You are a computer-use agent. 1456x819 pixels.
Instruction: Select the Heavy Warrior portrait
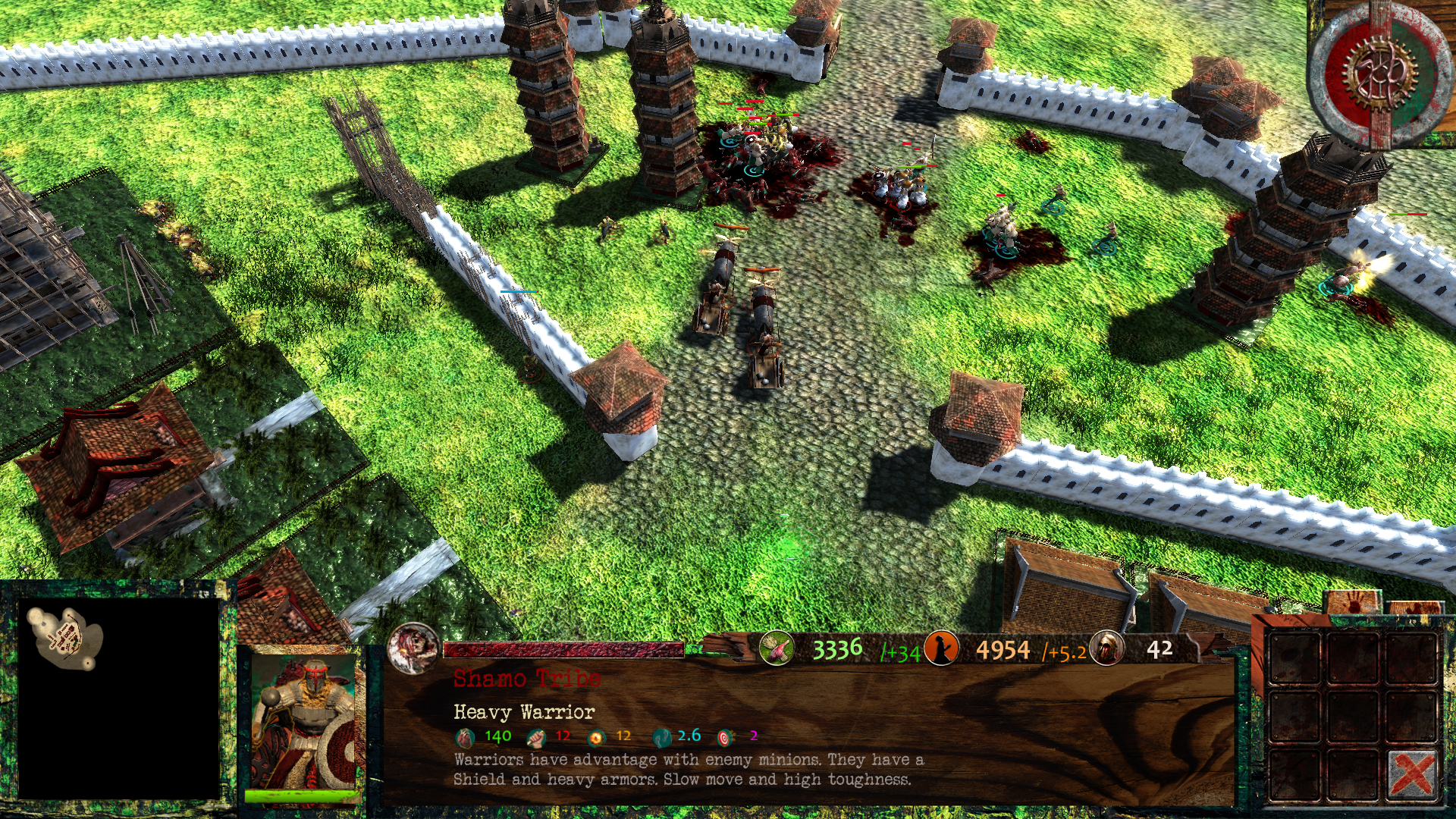tap(303, 723)
